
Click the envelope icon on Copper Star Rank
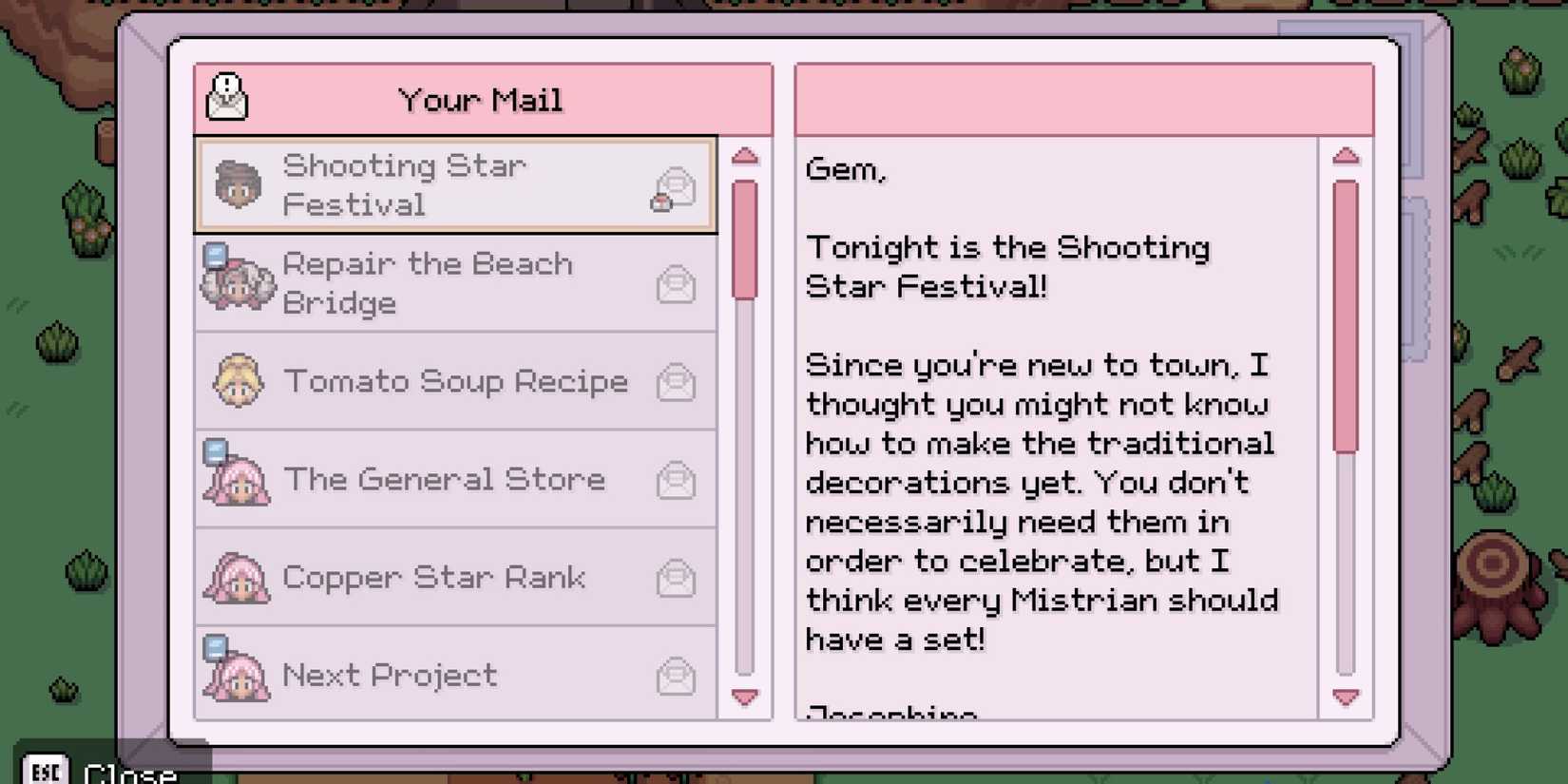click(676, 577)
